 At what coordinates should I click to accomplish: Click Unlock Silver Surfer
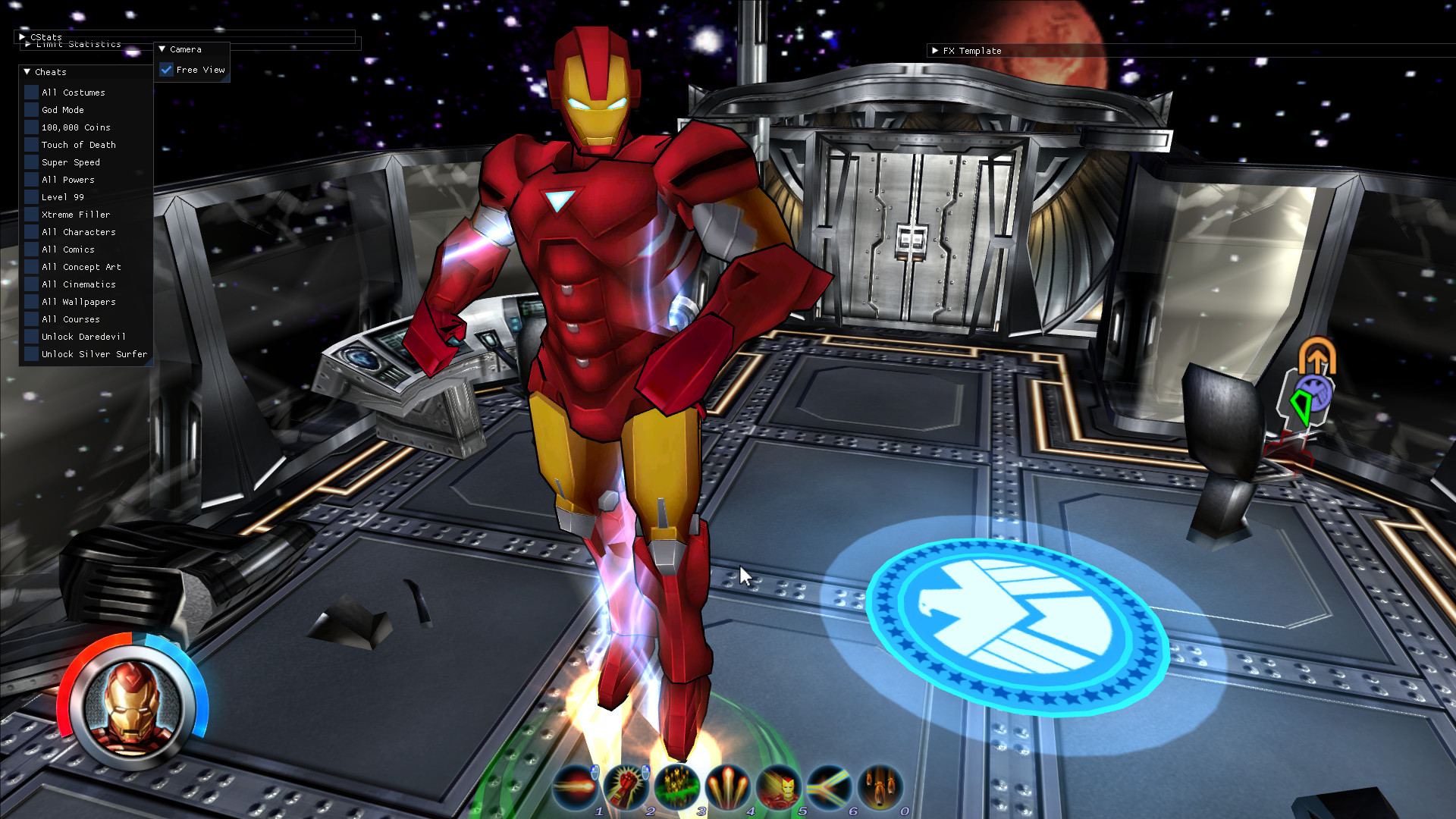coord(30,354)
